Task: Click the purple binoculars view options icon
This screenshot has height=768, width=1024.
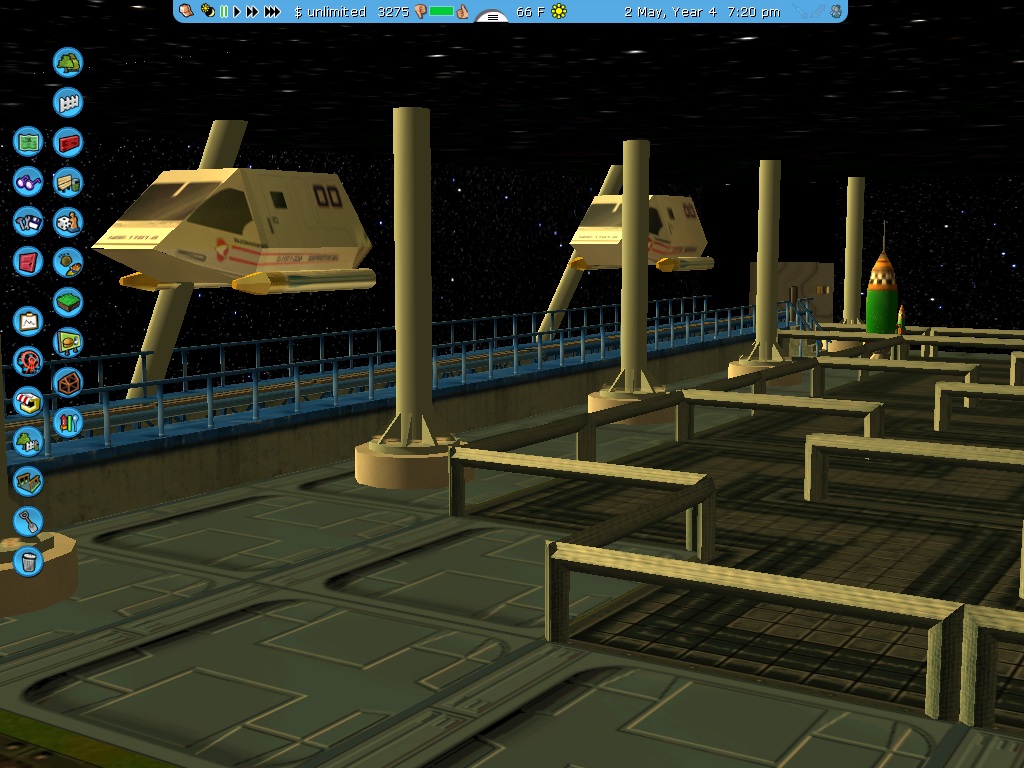Action: 28,182
